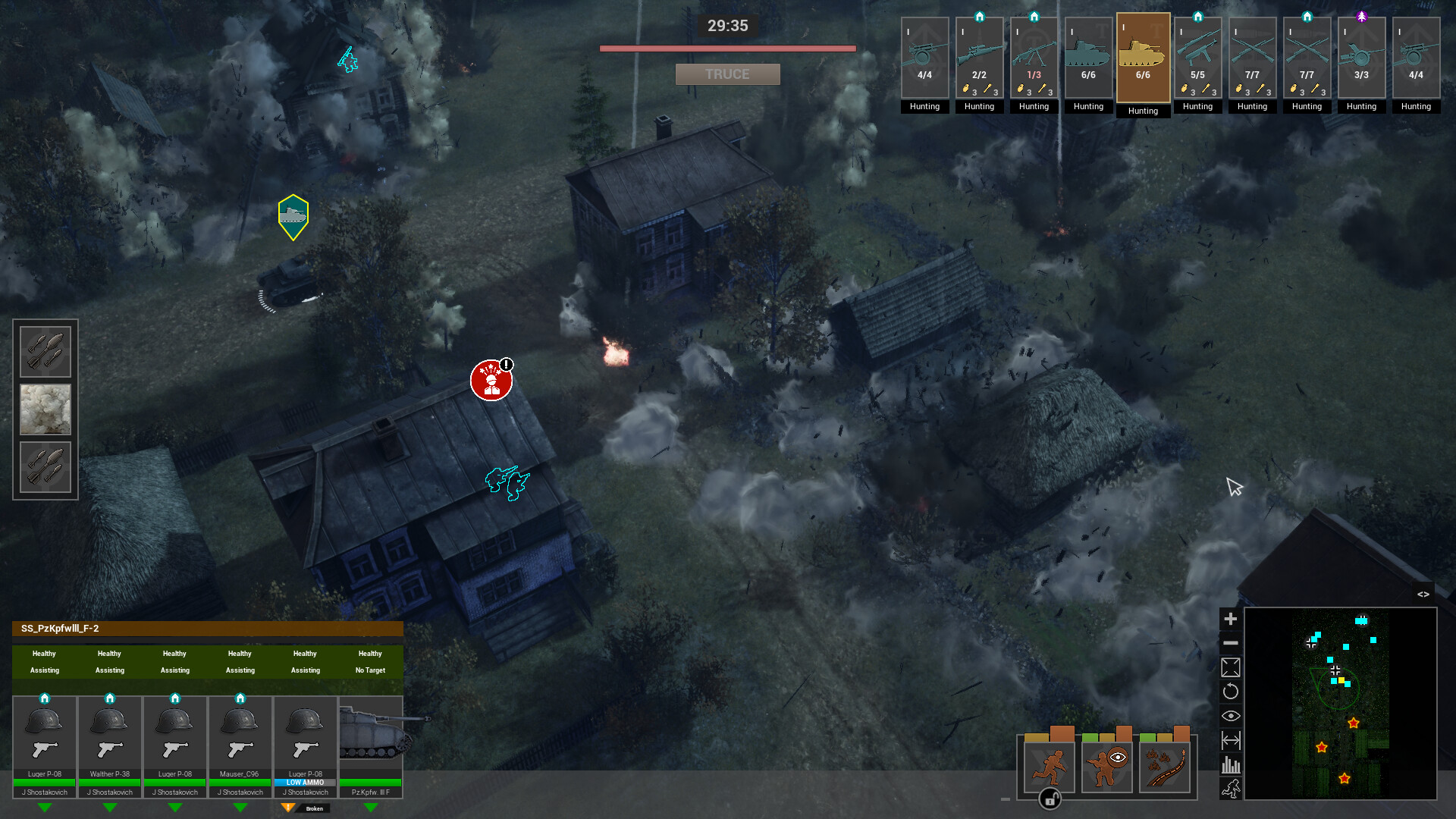Select the scorched road retreat ability
This screenshot has width=1456, height=819.
point(1166,767)
